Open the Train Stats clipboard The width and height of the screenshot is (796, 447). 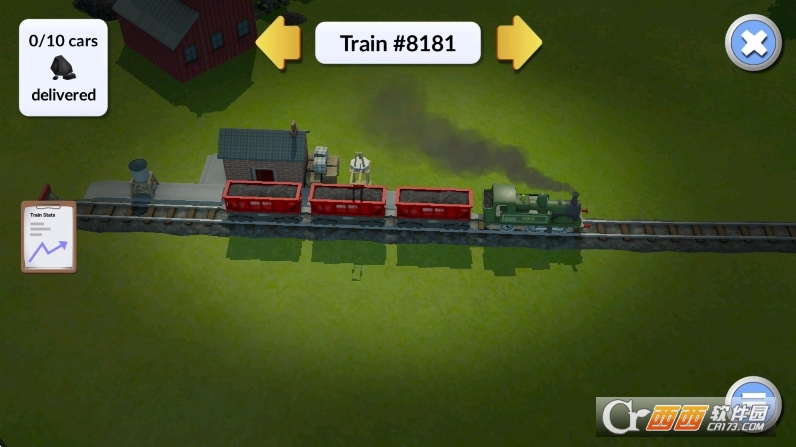coord(48,236)
